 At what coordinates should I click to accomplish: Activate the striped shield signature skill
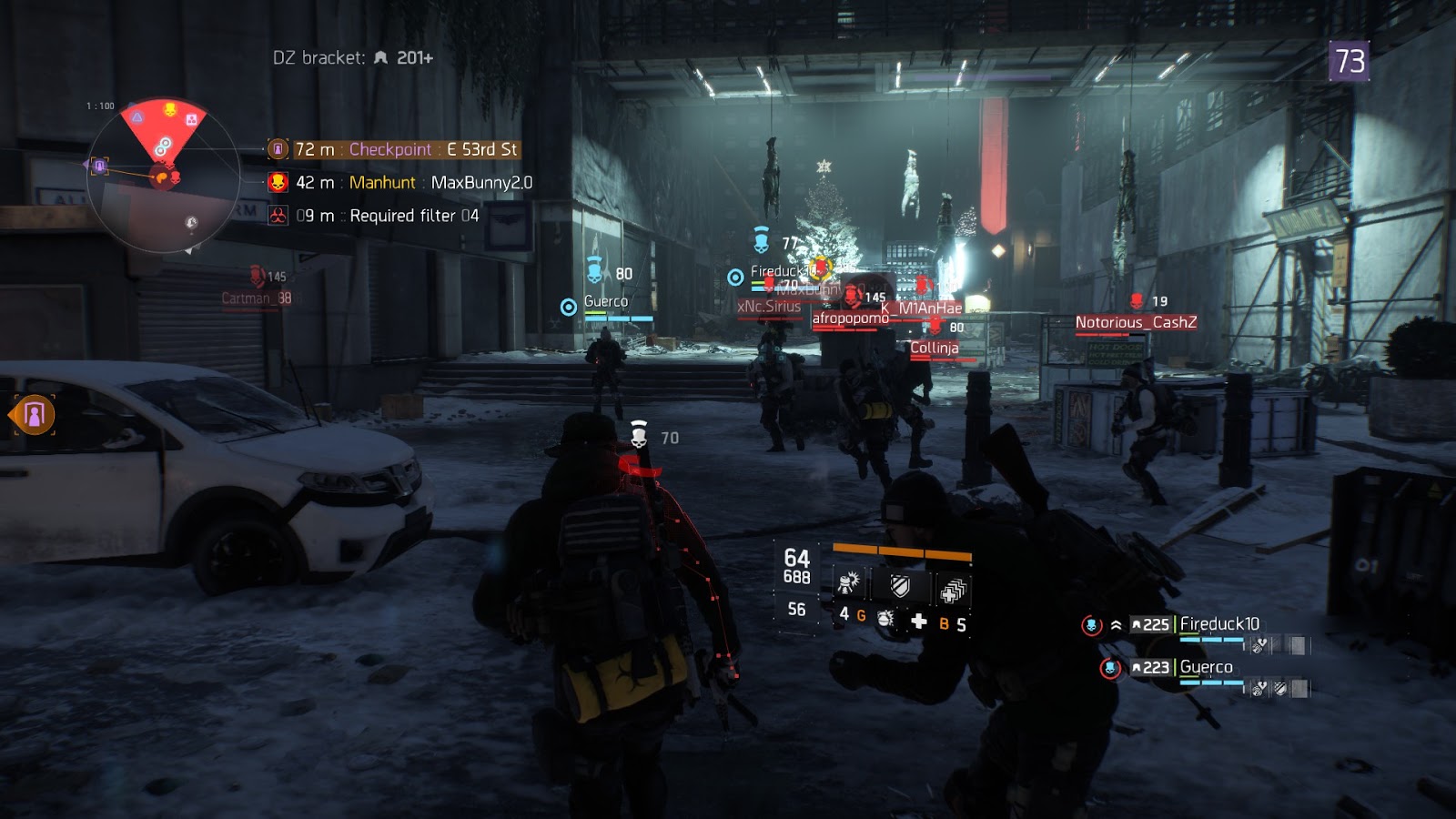pyautogui.click(x=900, y=585)
